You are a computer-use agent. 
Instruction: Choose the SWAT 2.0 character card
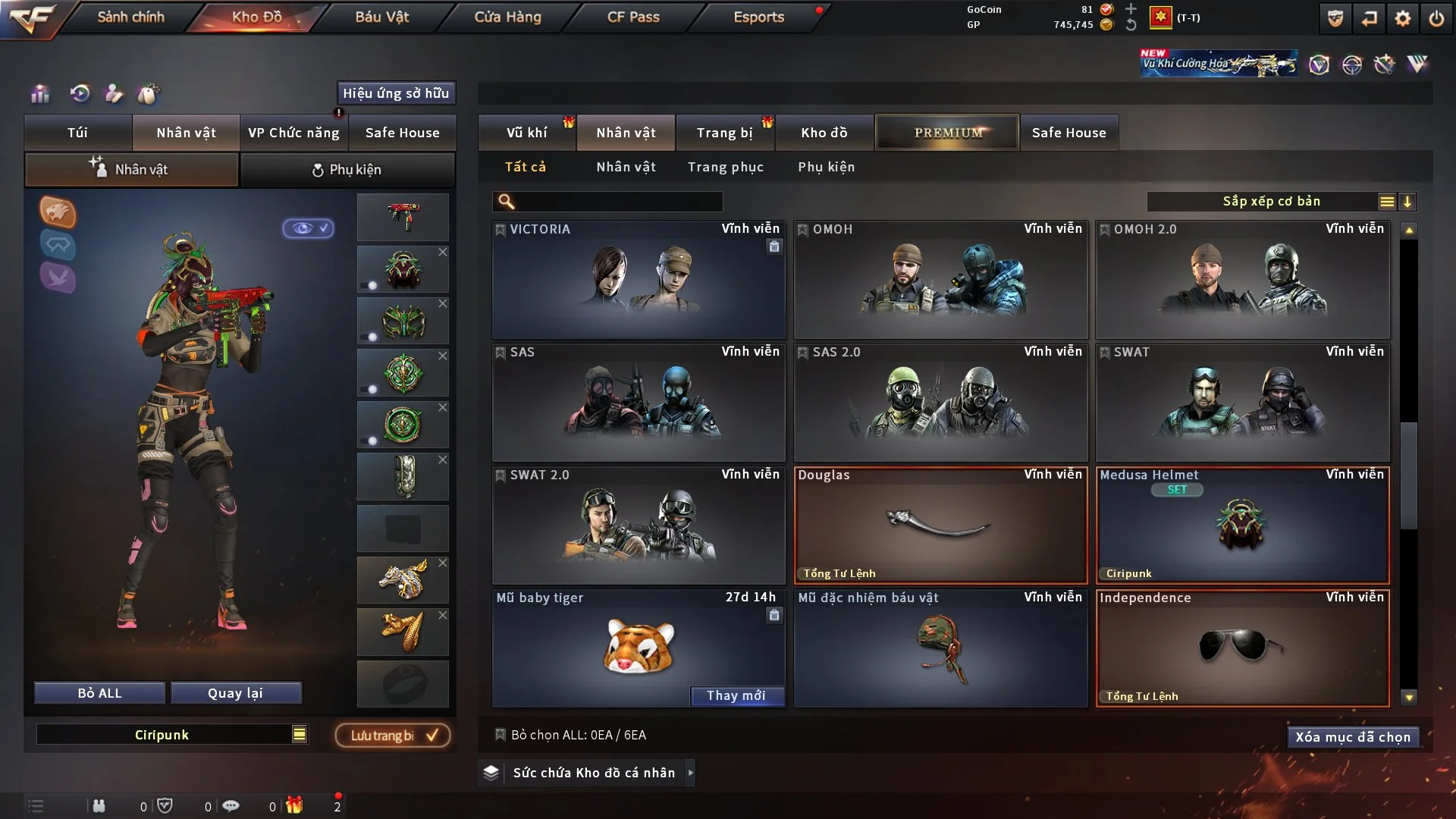click(638, 525)
